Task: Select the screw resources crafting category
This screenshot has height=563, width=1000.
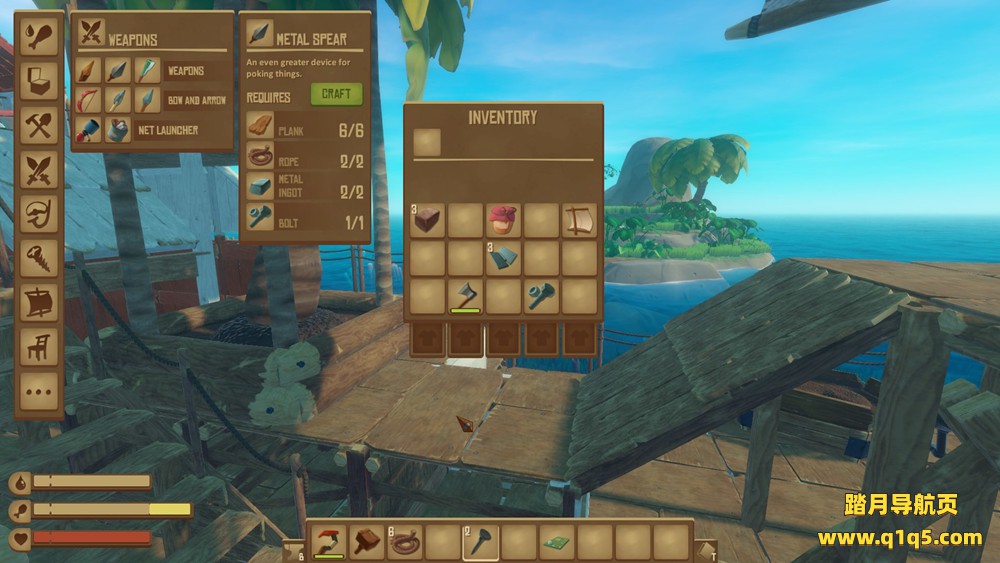Action: (x=39, y=258)
